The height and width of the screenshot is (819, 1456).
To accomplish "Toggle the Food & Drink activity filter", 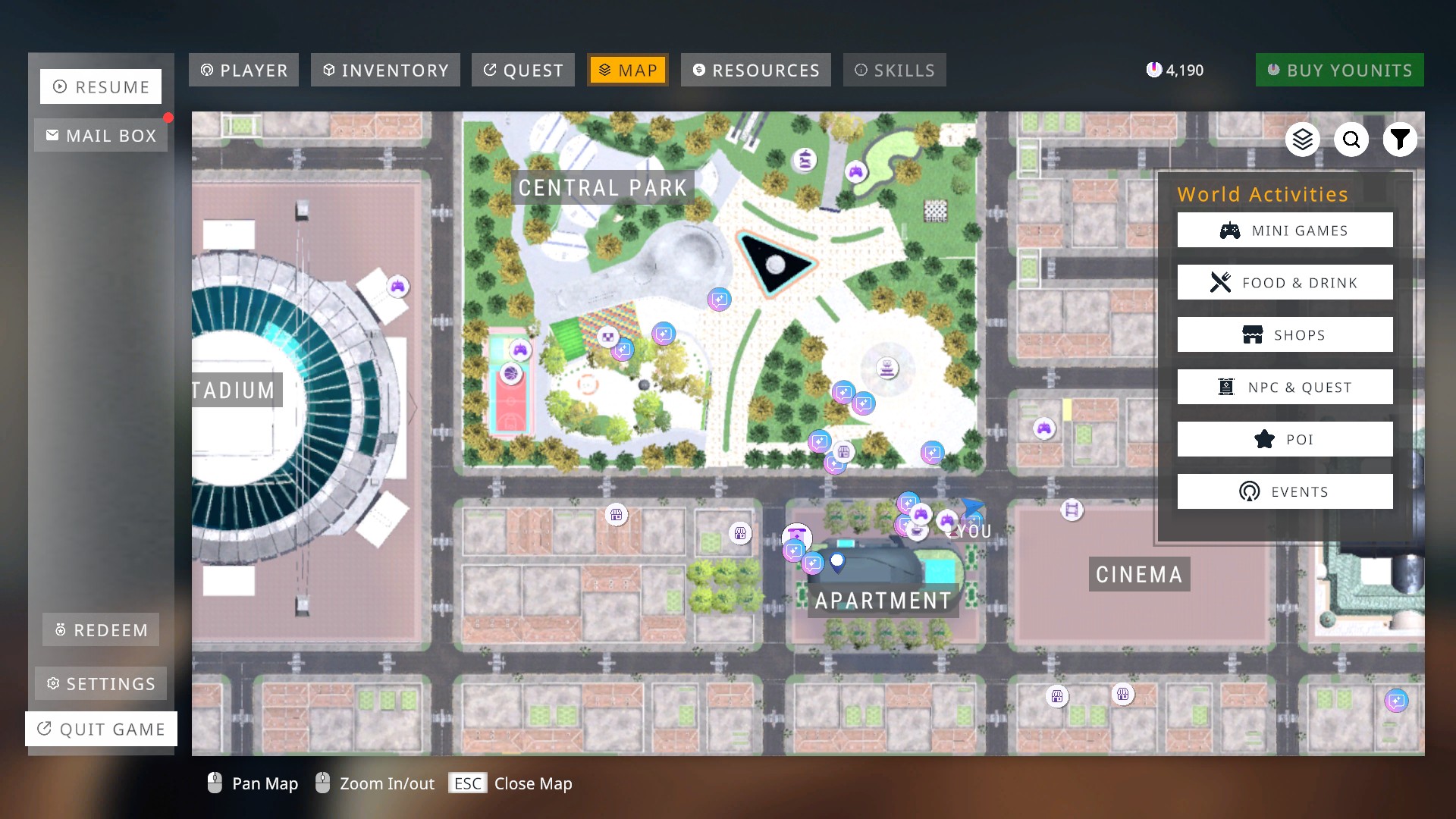I will tap(1285, 282).
